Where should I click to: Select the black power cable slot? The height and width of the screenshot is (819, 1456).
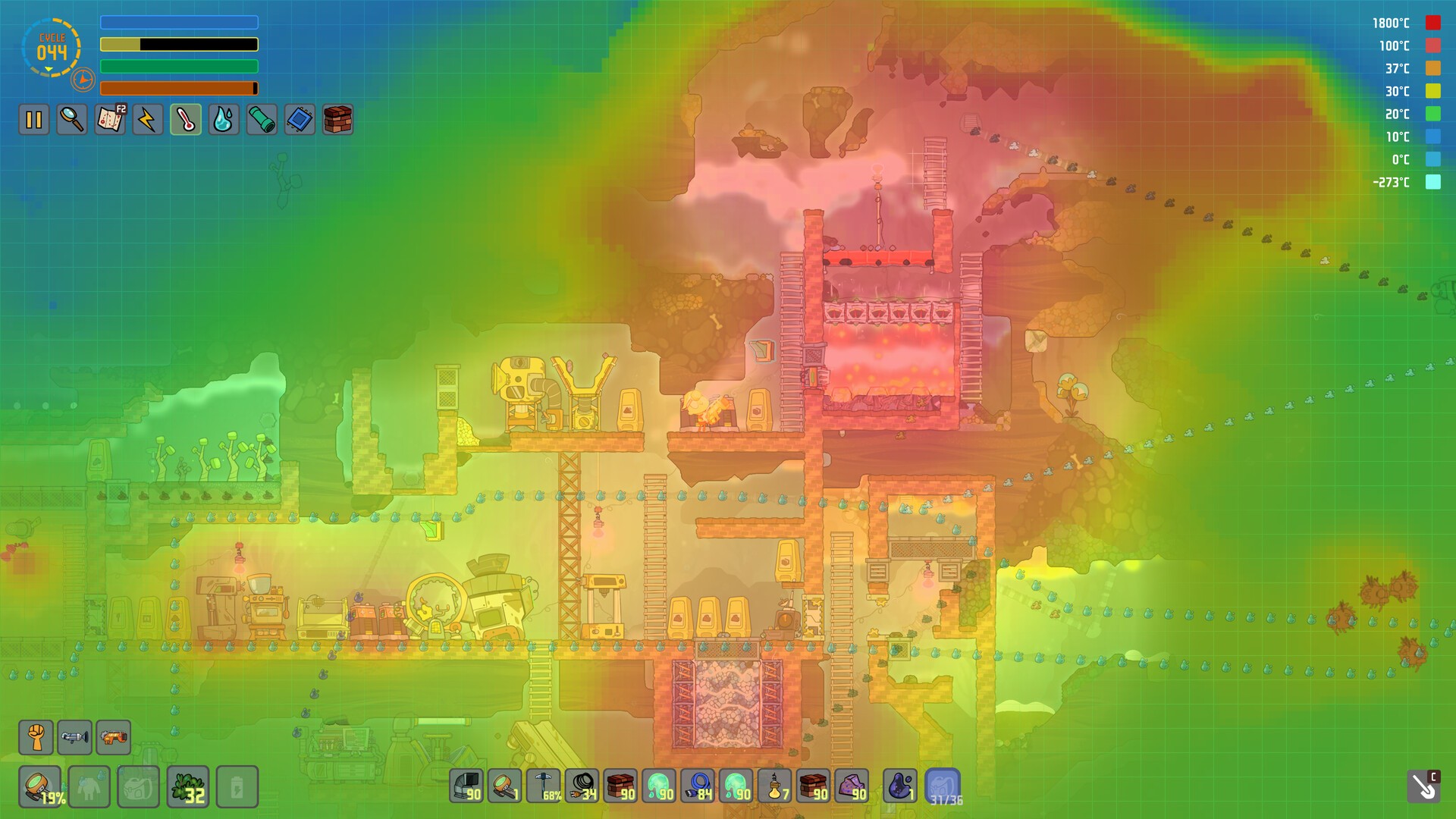[x=582, y=786]
